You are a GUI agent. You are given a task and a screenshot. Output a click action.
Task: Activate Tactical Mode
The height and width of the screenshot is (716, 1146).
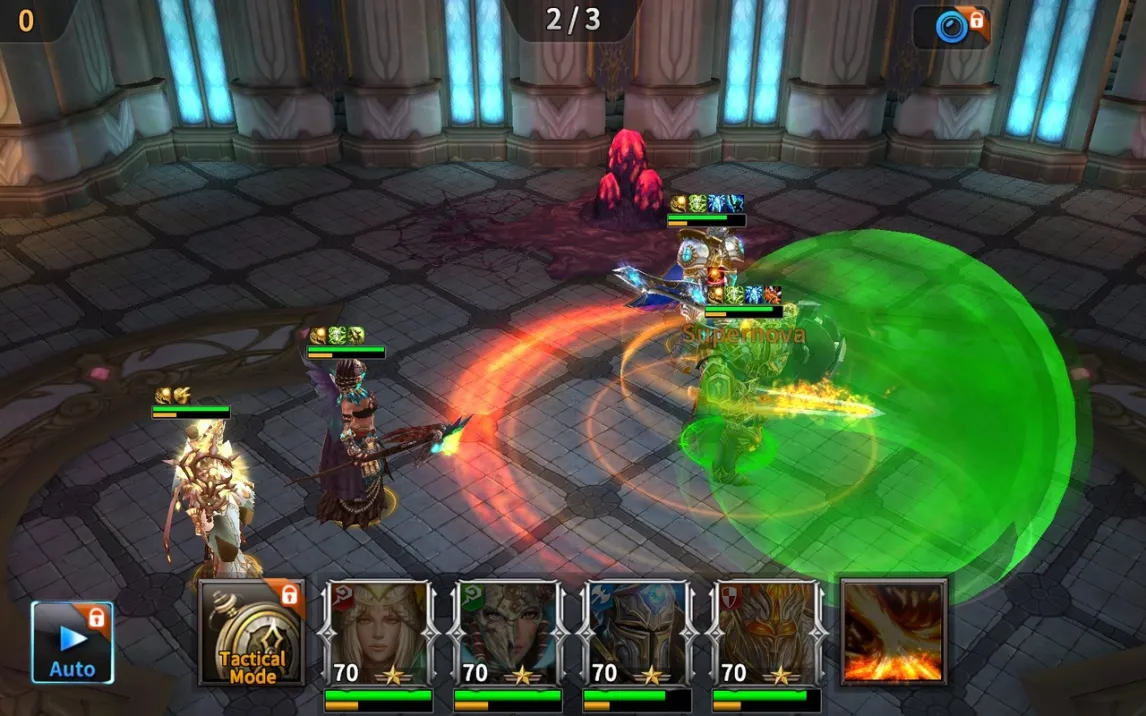tap(252, 632)
